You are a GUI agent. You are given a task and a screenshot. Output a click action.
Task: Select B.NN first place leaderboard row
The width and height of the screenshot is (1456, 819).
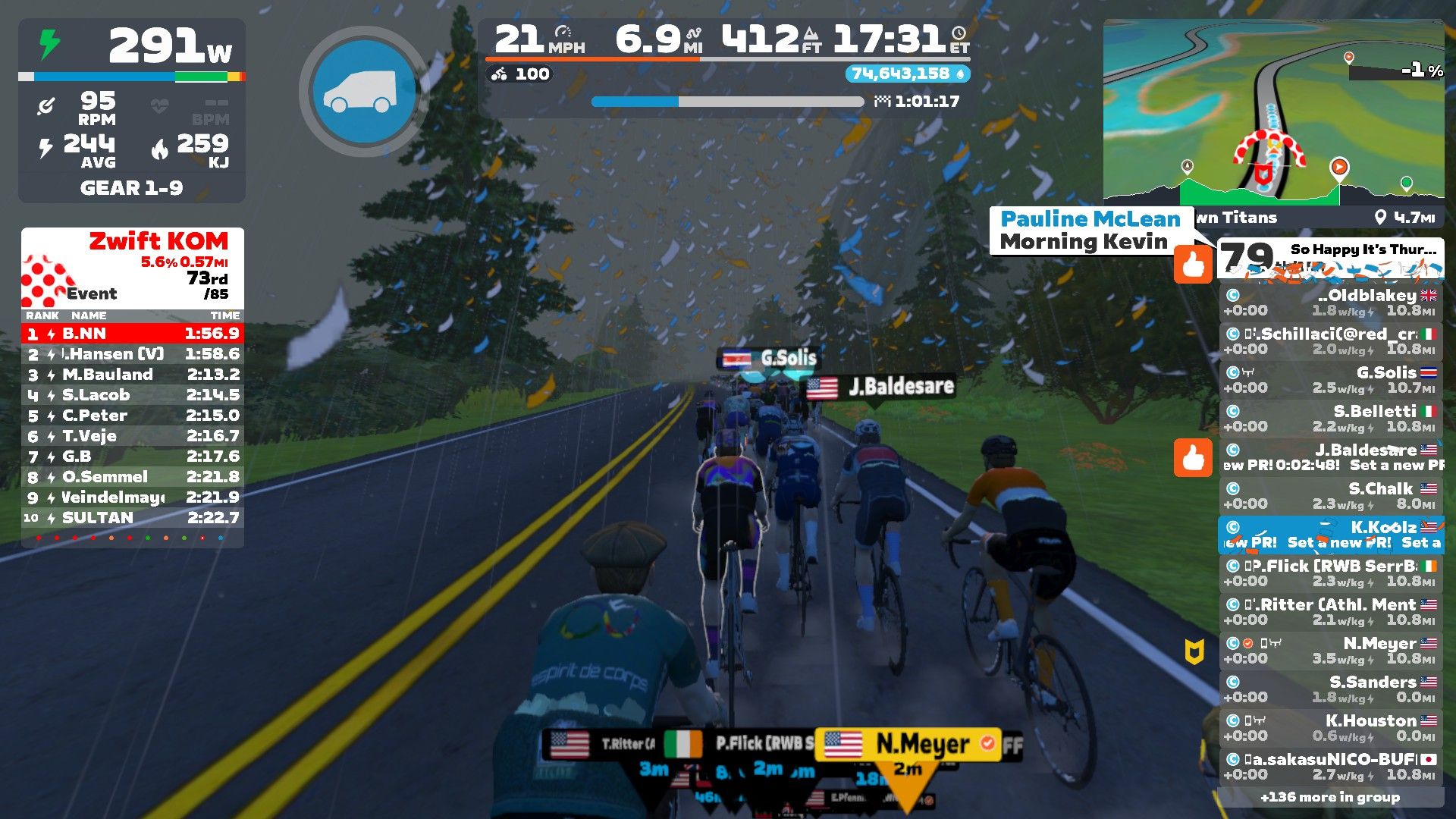click(x=133, y=333)
